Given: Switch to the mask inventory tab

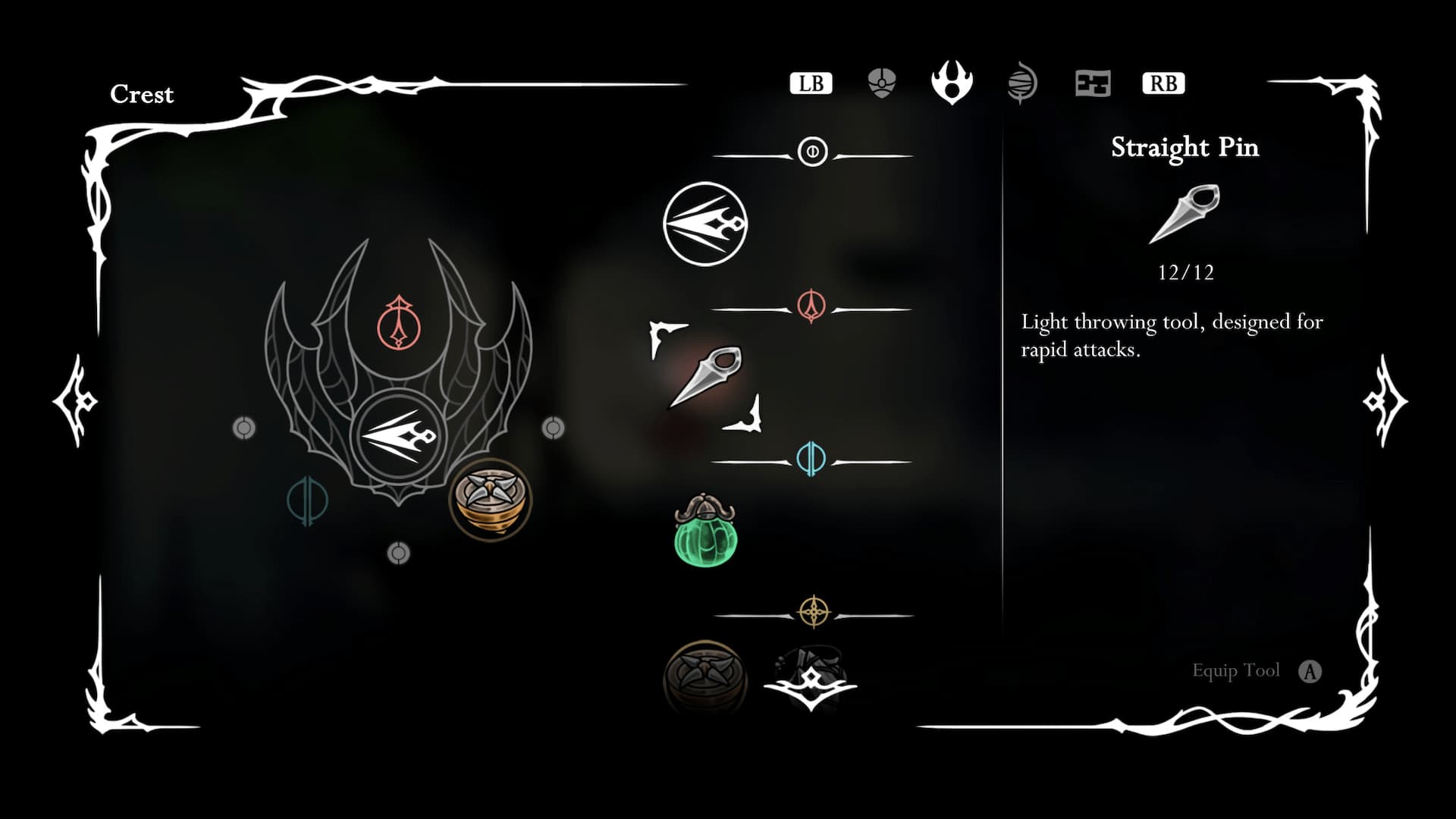Looking at the screenshot, I should pyautogui.click(x=881, y=83).
